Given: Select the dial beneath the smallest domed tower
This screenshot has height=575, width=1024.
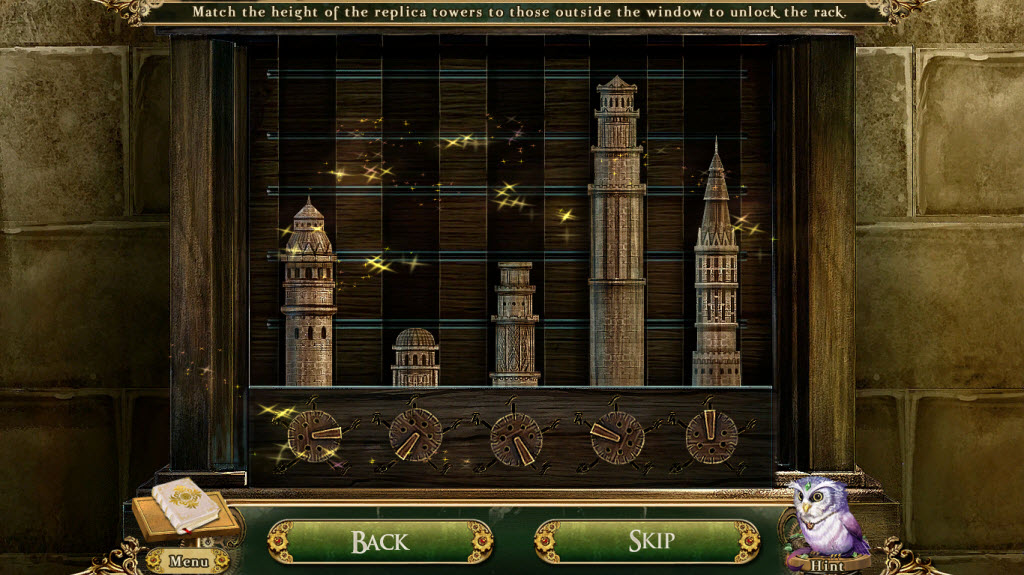Looking at the screenshot, I should click(x=415, y=437).
